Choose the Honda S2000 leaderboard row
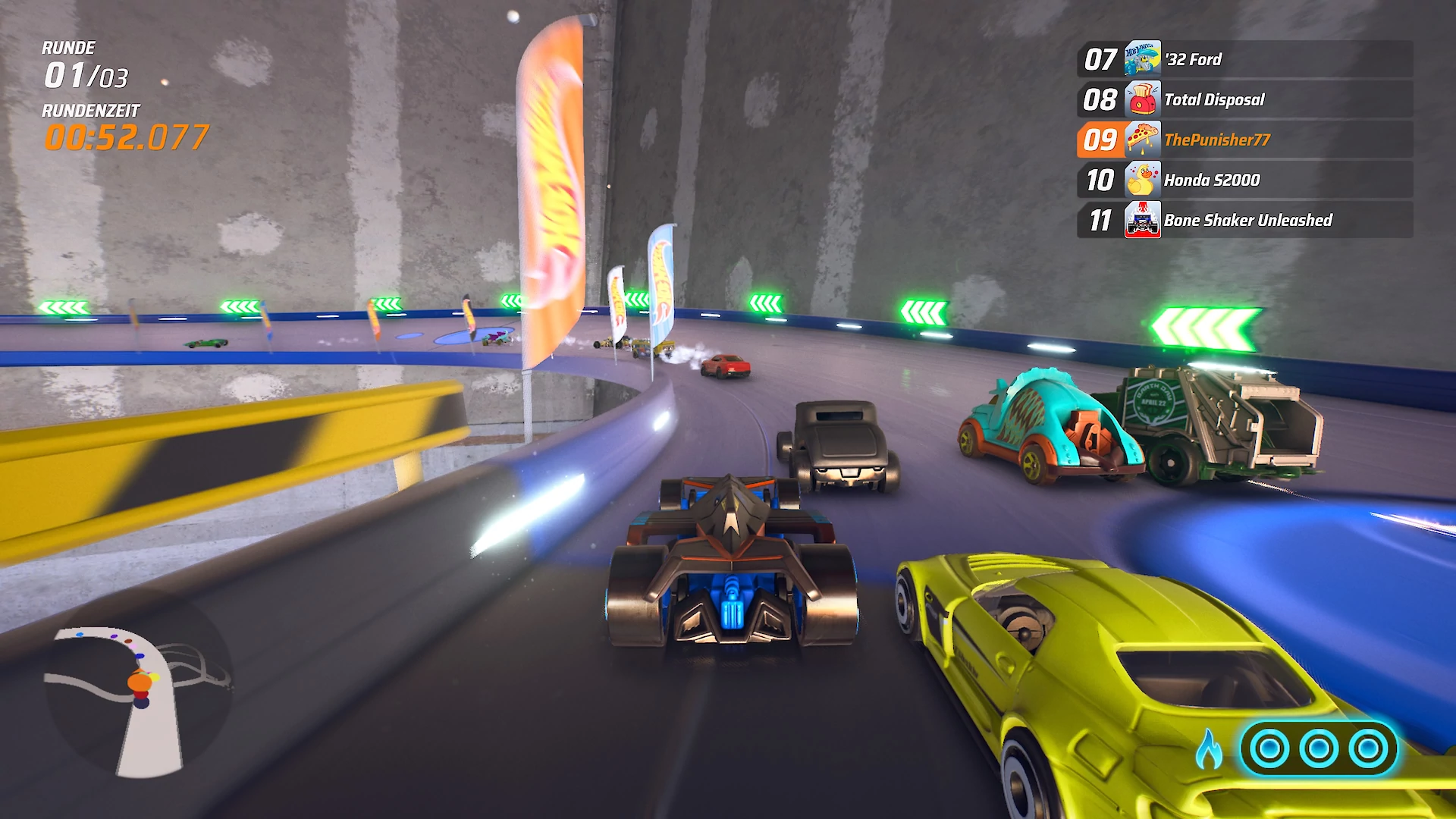1456x819 pixels. 1244,180
